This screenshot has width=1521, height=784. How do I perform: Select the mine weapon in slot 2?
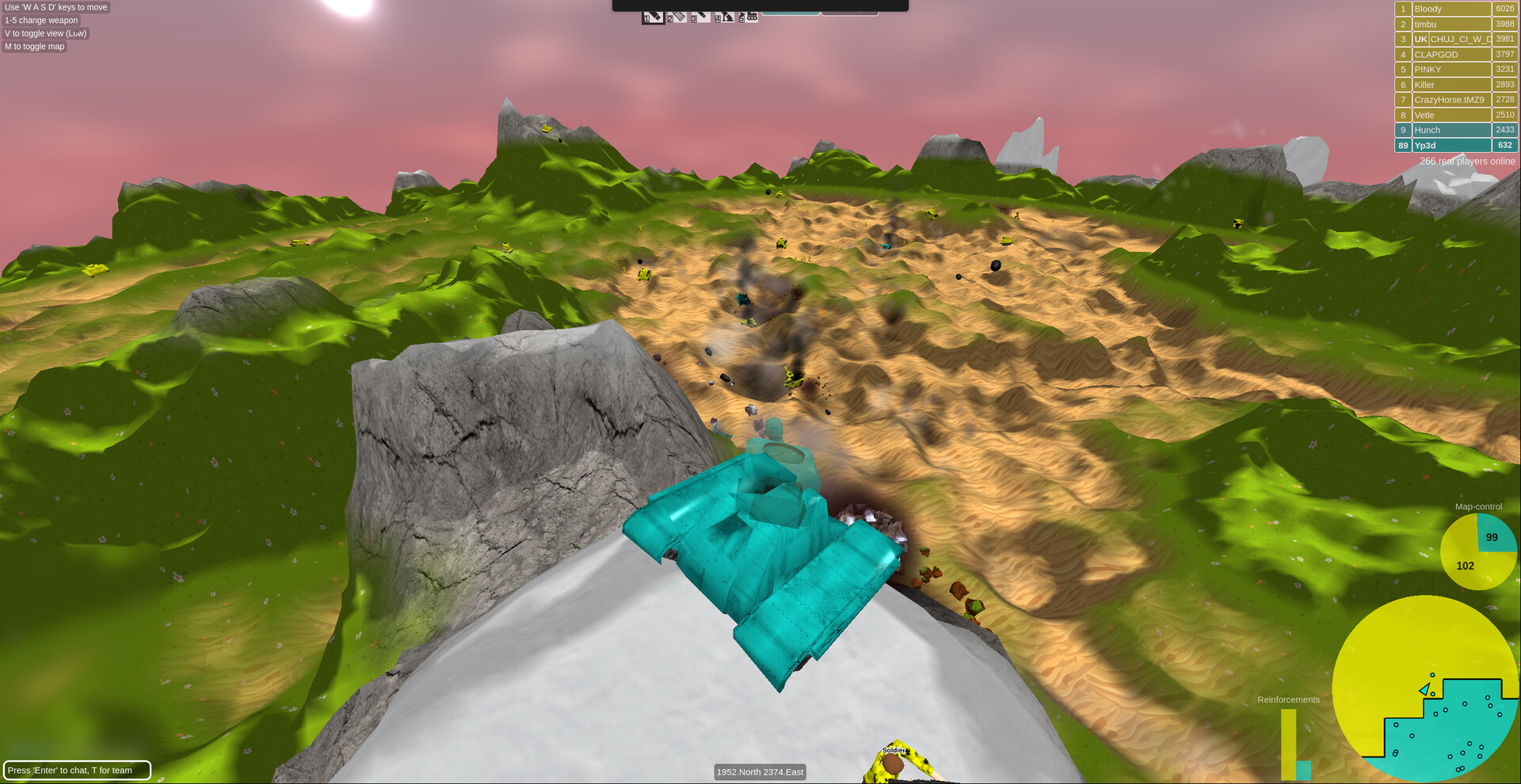[x=677, y=17]
